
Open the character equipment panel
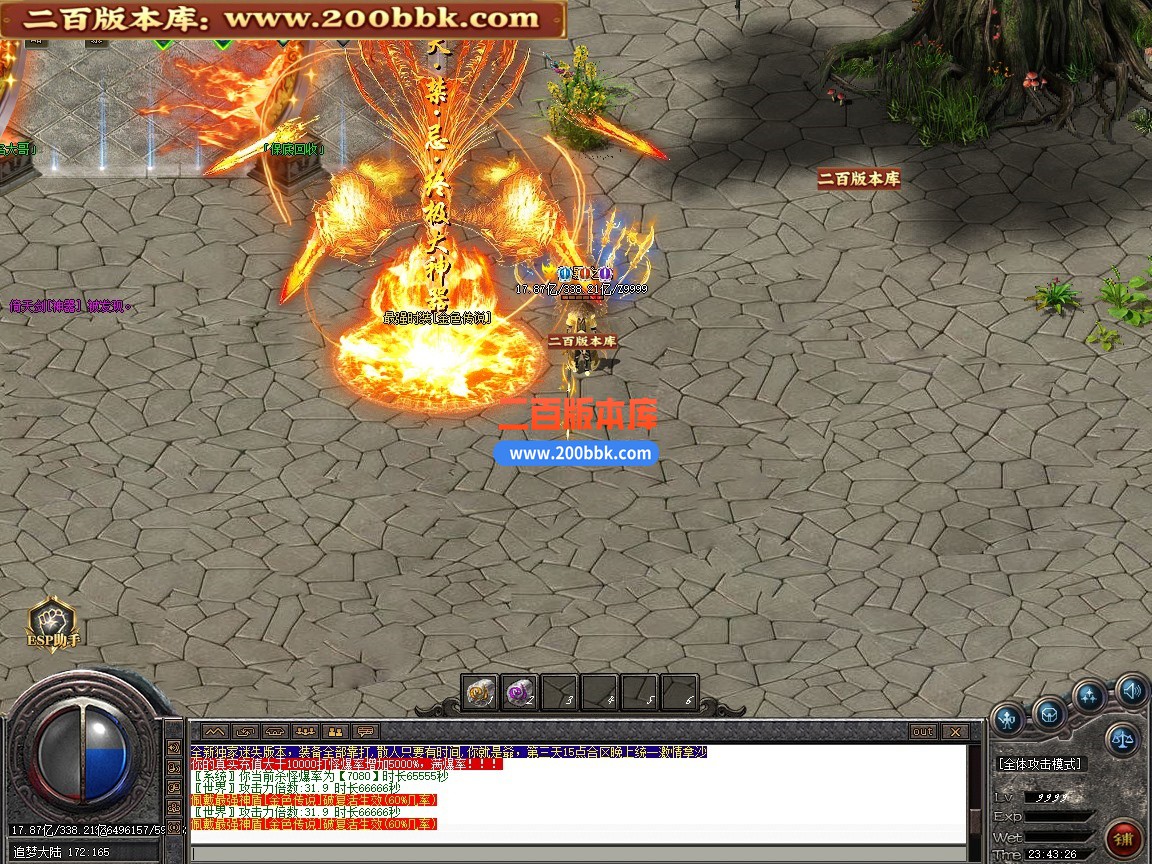click(1008, 717)
